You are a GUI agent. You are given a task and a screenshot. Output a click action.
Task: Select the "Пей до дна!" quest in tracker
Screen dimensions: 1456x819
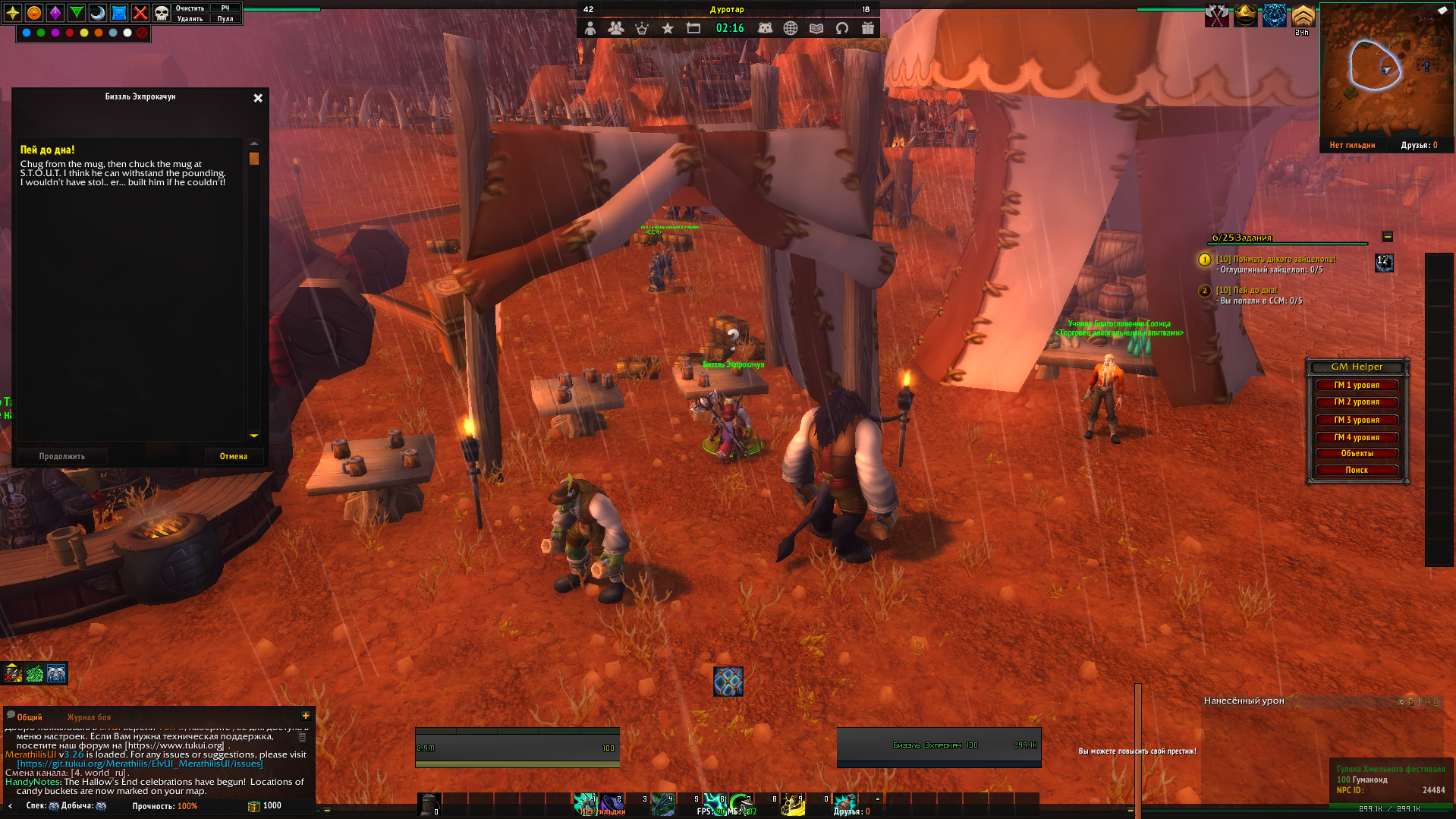pyautogui.click(x=1247, y=290)
